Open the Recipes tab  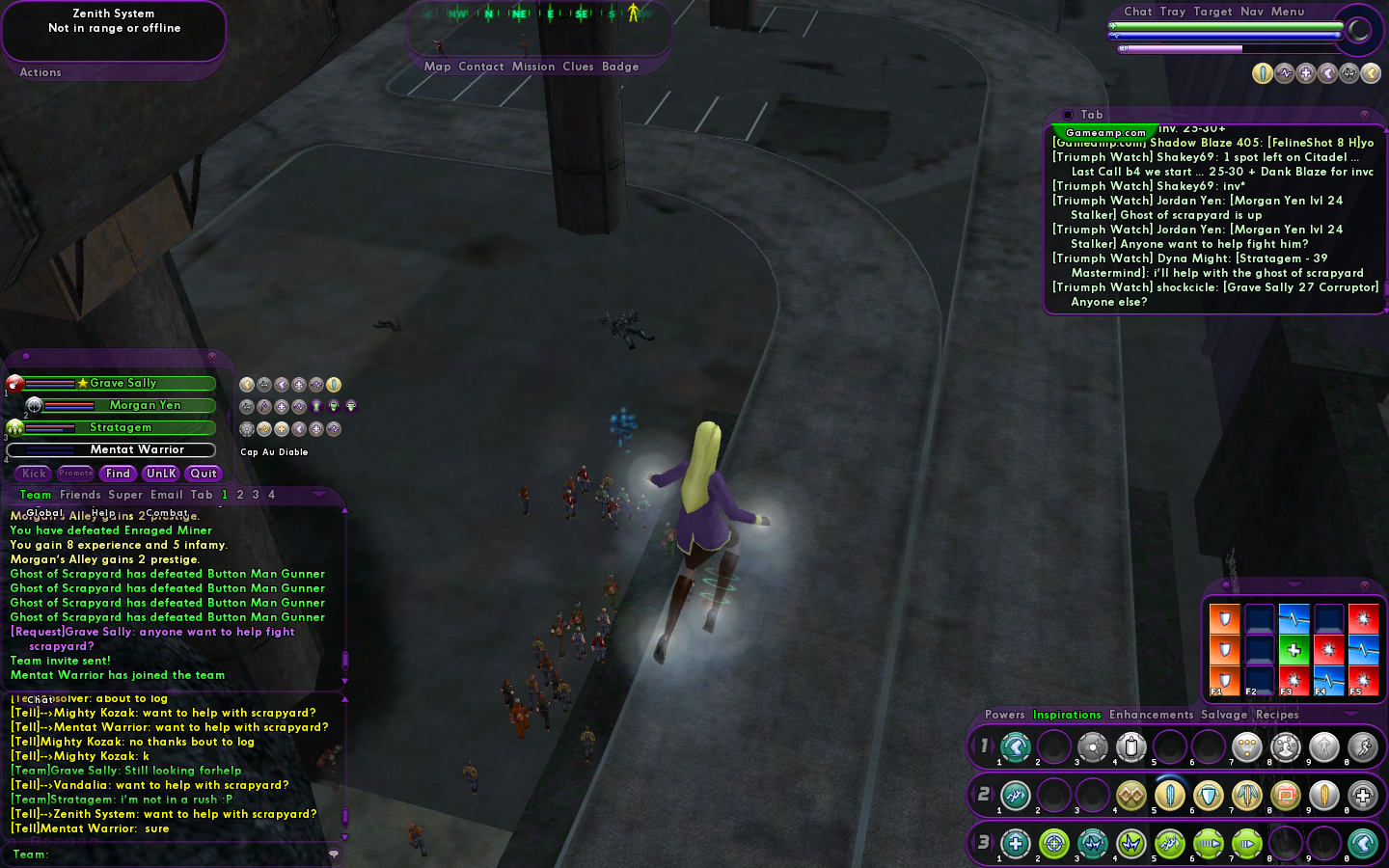pos(1277,715)
